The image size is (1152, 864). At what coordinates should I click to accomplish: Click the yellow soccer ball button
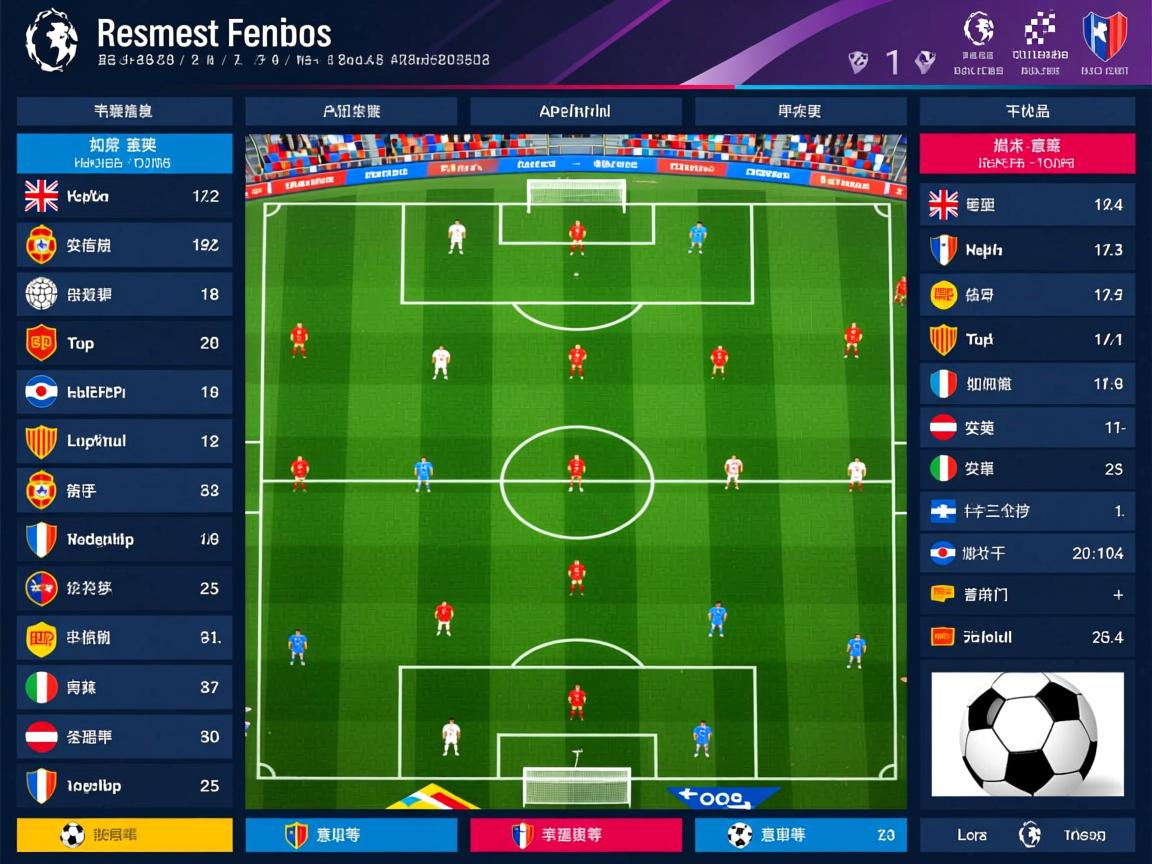coord(125,835)
